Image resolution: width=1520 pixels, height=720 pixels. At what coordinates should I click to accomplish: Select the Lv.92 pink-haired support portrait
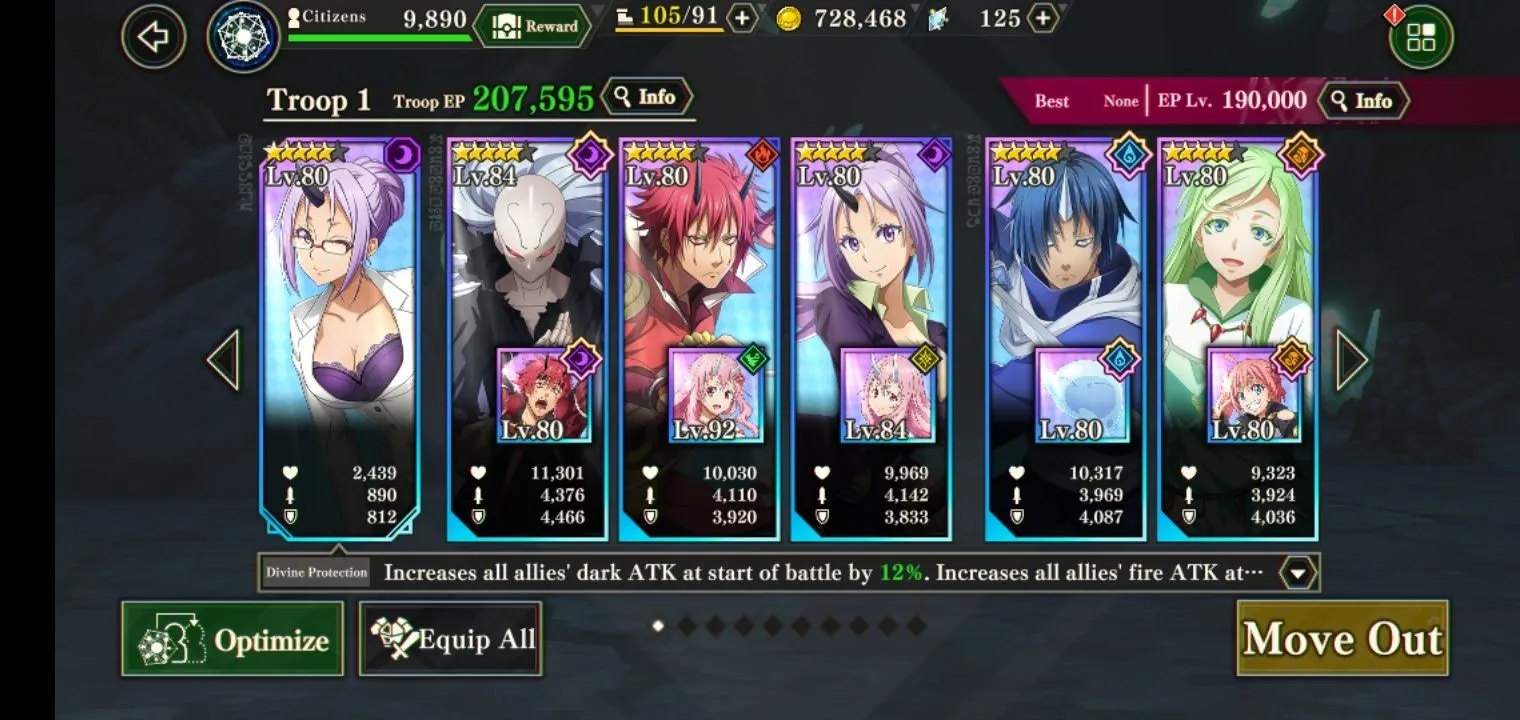tap(716, 395)
